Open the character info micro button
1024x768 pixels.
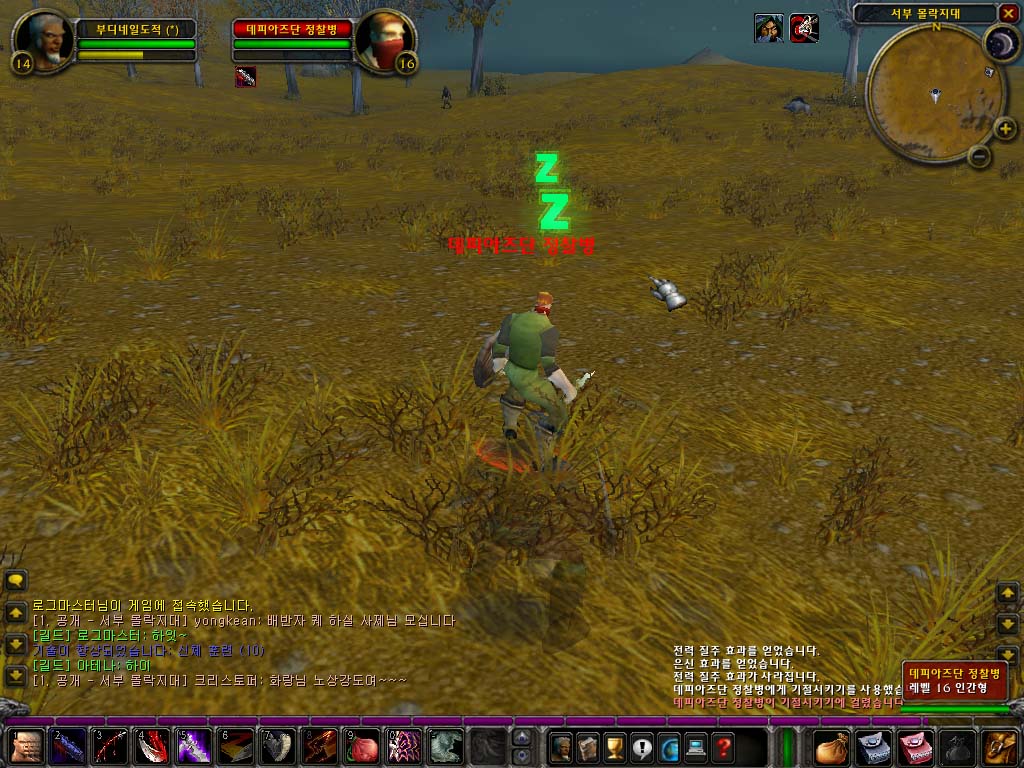click(x=561, y=746)
